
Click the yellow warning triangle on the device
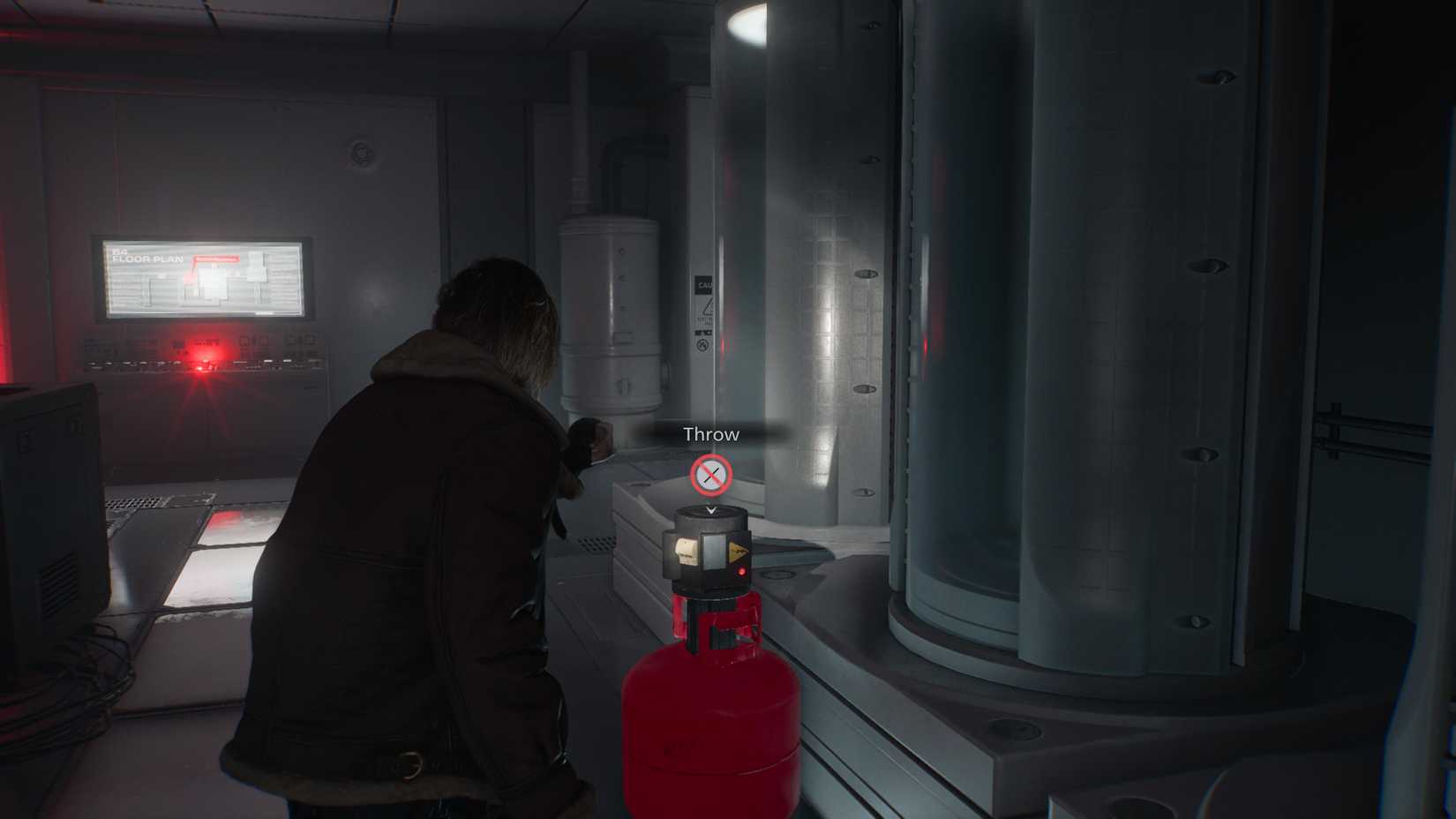[x=739, y=550]
